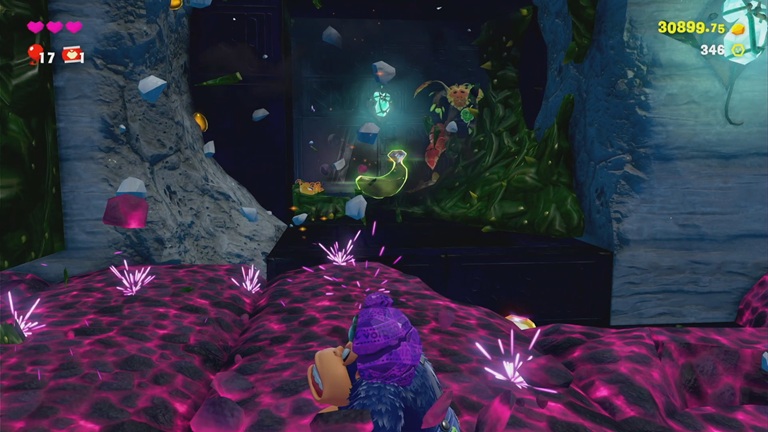Click the gold nugget currency icon
Image resolution: width=768 pixels, height=432 pixels.
coord(738,28)
